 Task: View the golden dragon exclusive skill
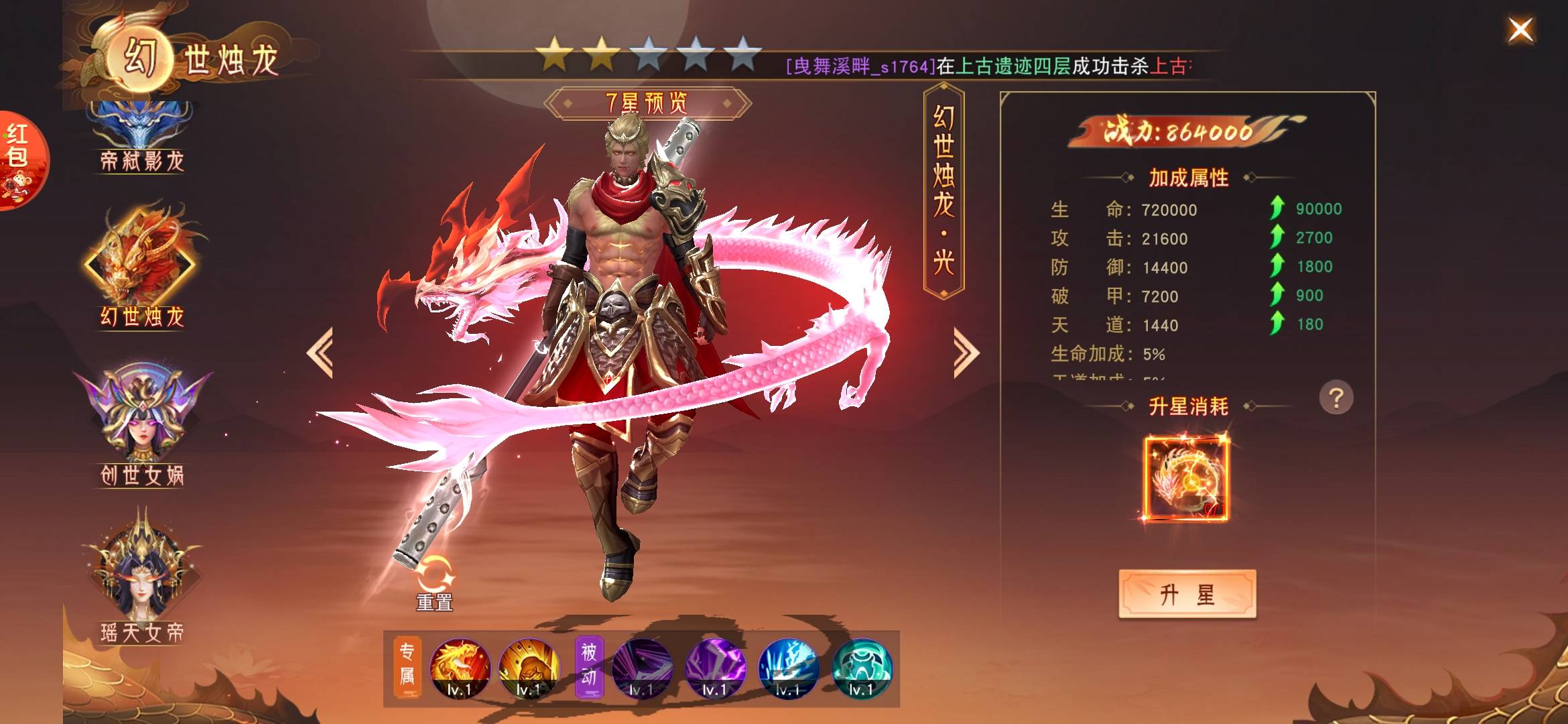(460, 668)
